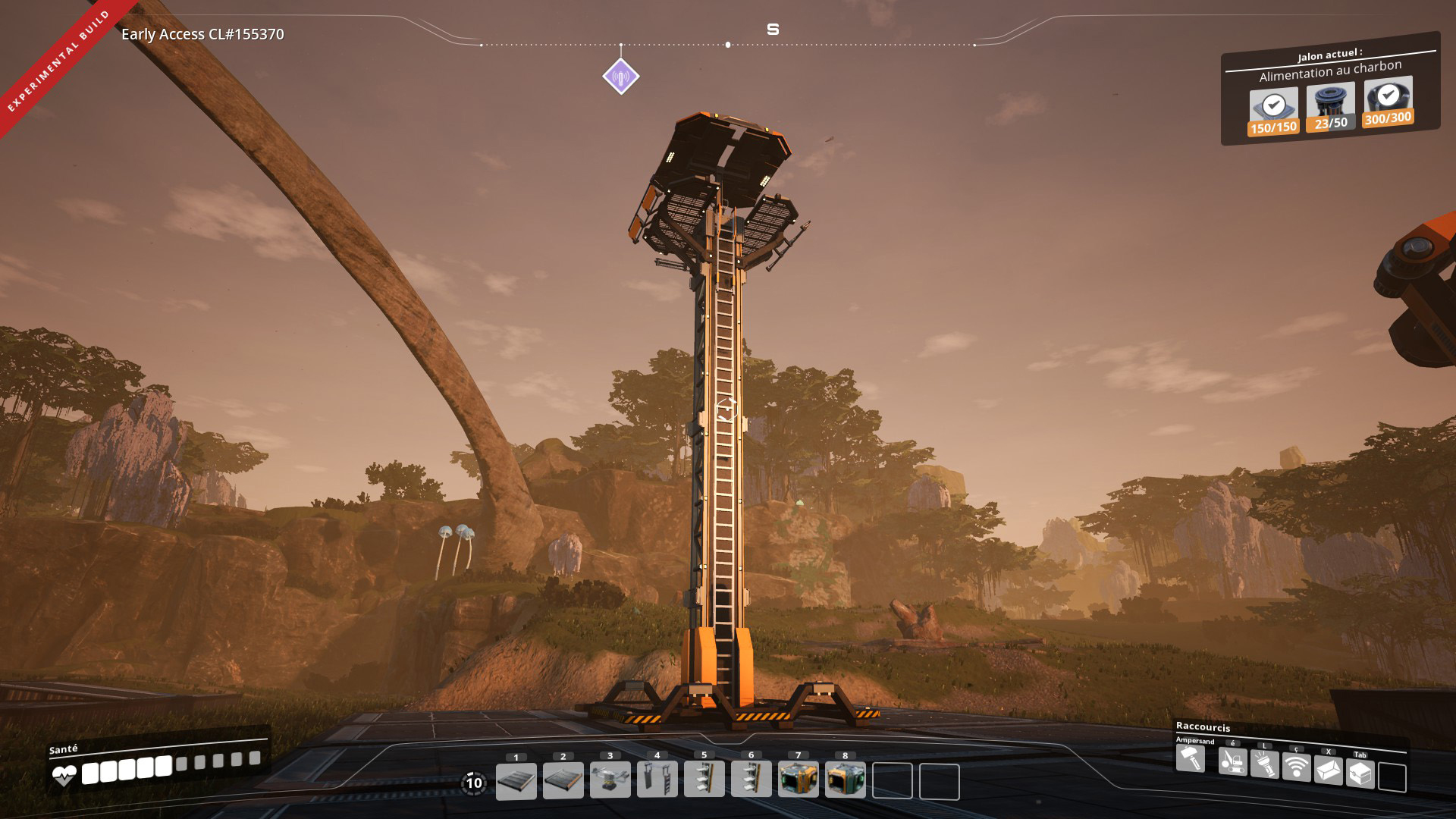Screen dimensions: 1456x819
Task: Click the crystal-shaped shortcut icon labeled X
Action: (1329, 771)
